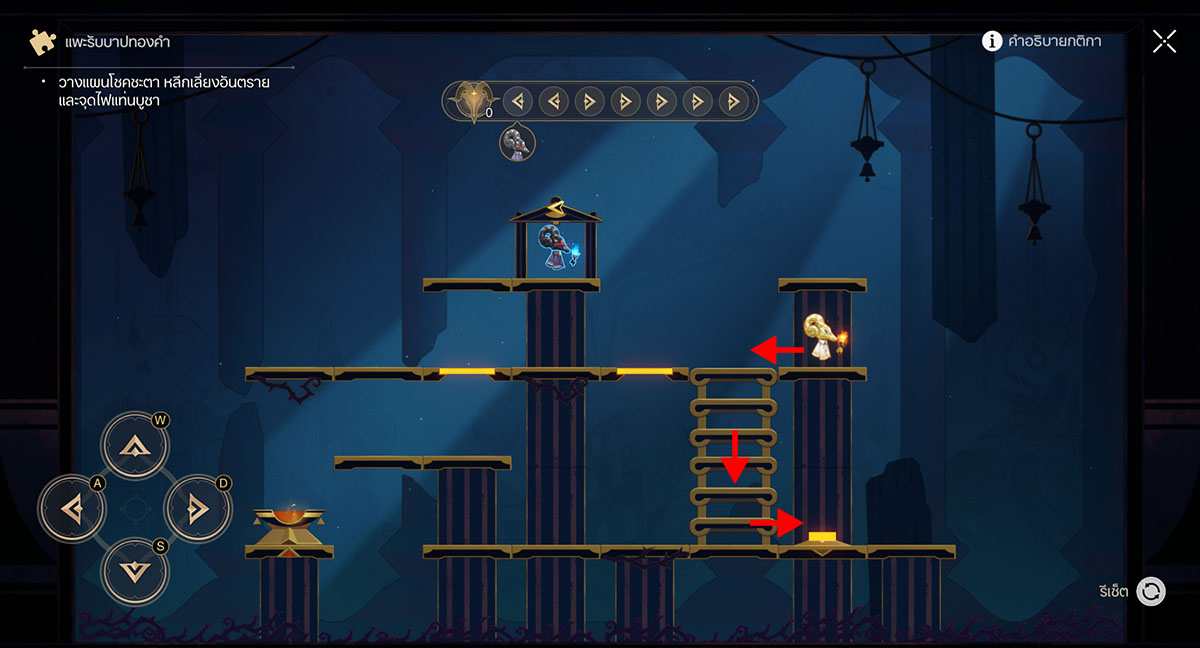Reset the puzzle with the circular arrows button
The image size is (1200, 648).
pyautogui.click(x=1151, y=591)
